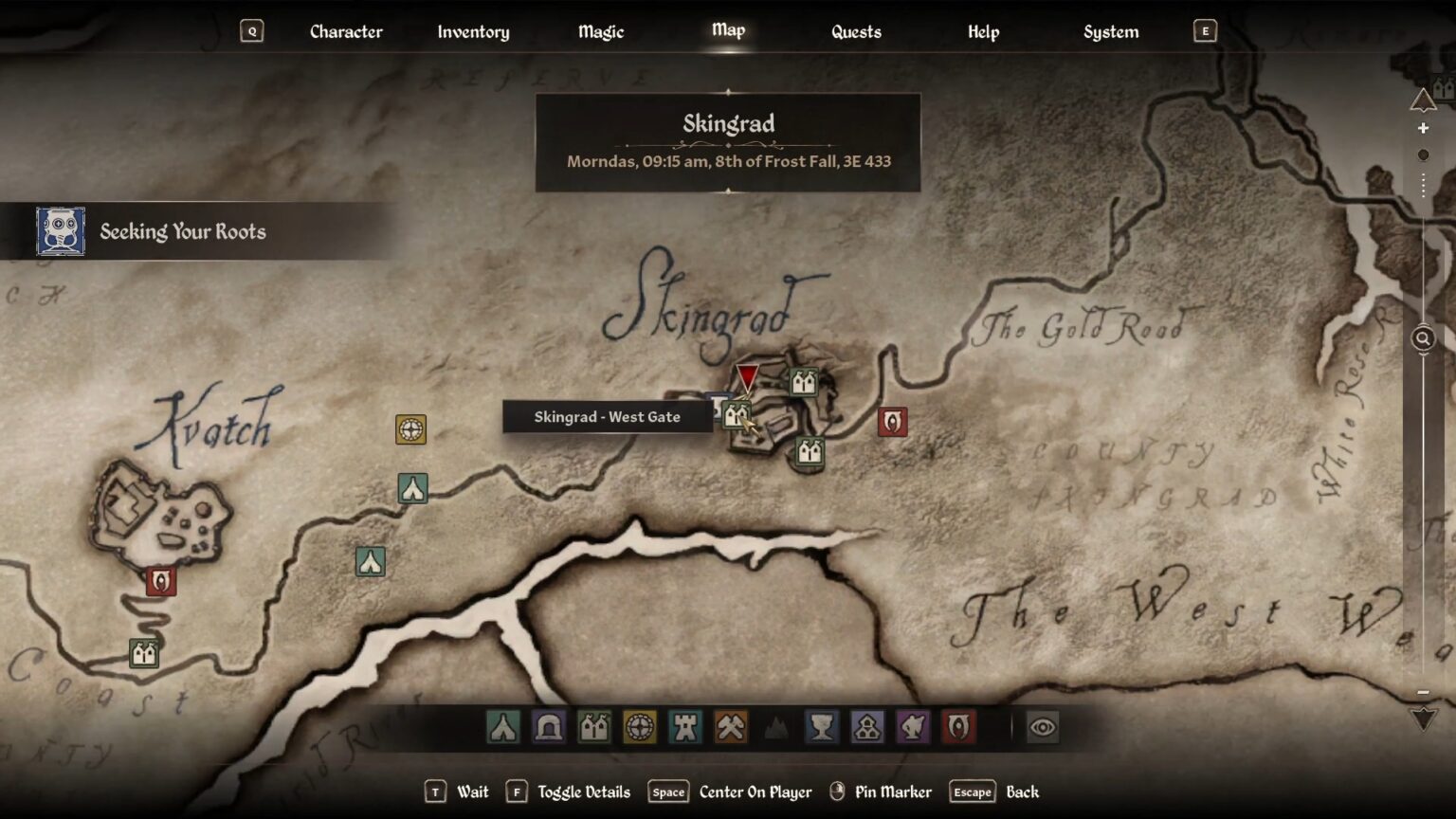Screen dimensions: 1456x819
Task: Open the Character menu
Action: 346,31
